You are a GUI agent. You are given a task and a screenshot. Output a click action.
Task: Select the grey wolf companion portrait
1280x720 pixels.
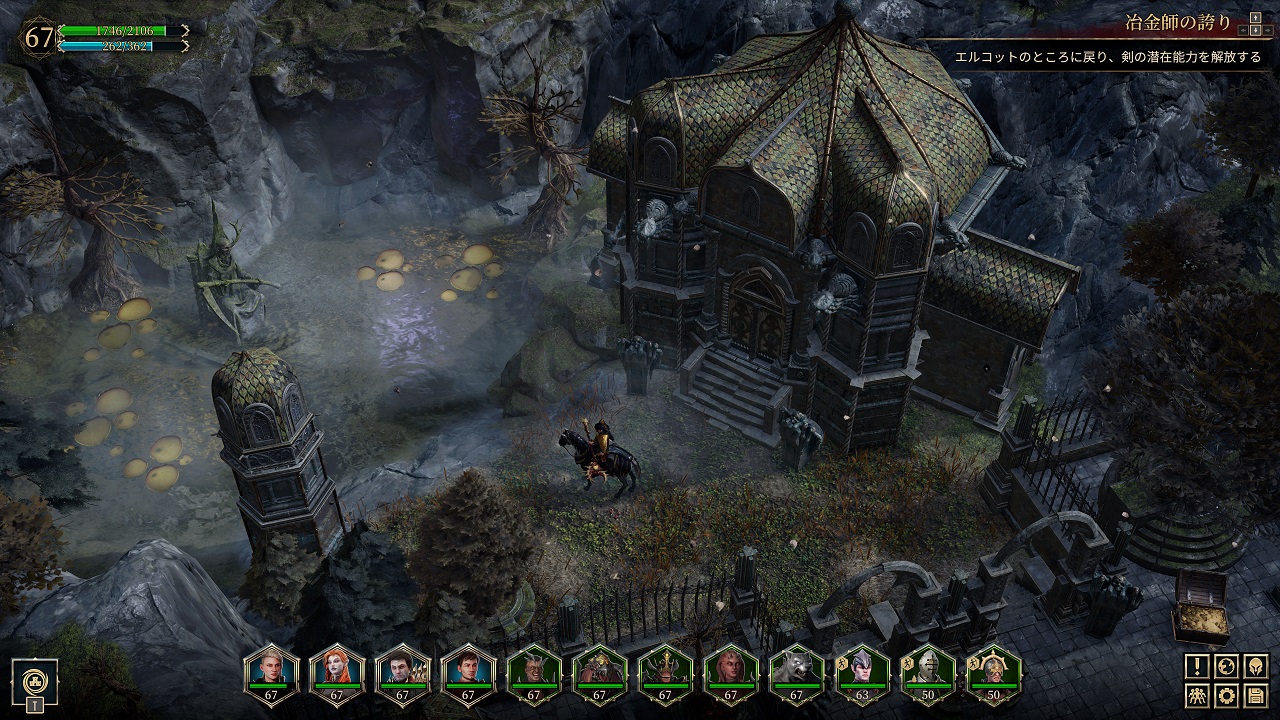pyautogui.click(x=797, y=668)
